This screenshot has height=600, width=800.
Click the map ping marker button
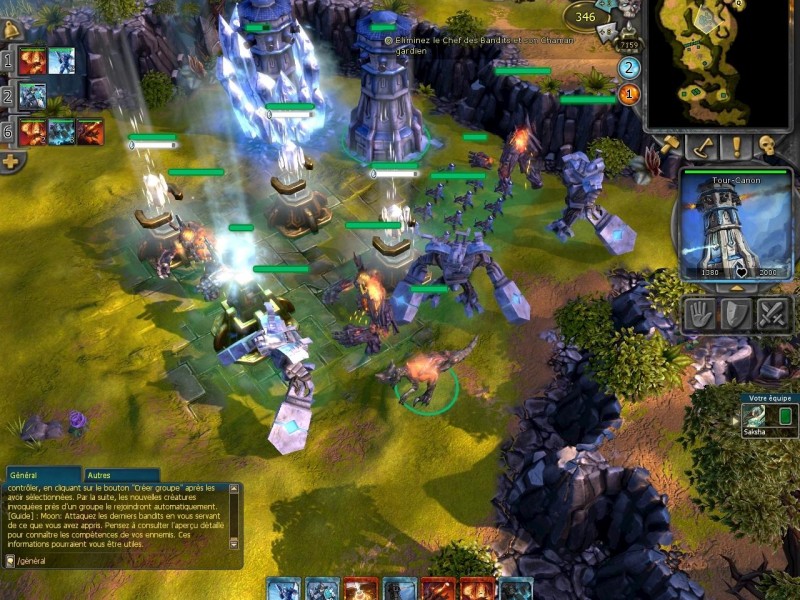[704, 148]
